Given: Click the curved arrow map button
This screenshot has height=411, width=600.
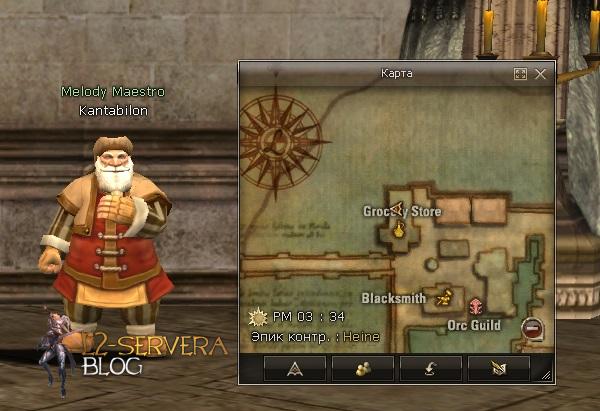Looking at the screenshot, I should pyautogui.click(x=431, y=368).
